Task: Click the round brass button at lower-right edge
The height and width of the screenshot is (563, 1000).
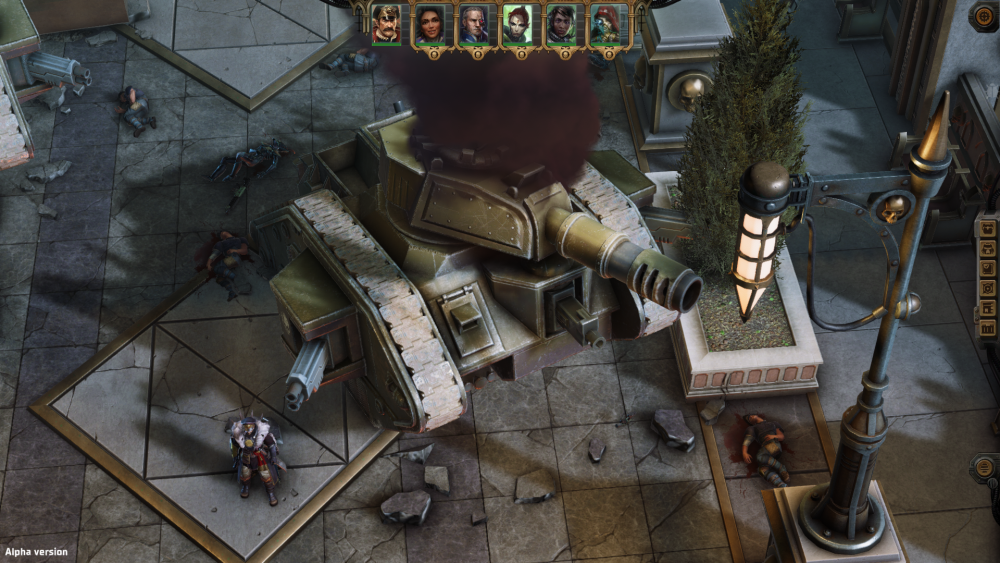Action: 984,467
